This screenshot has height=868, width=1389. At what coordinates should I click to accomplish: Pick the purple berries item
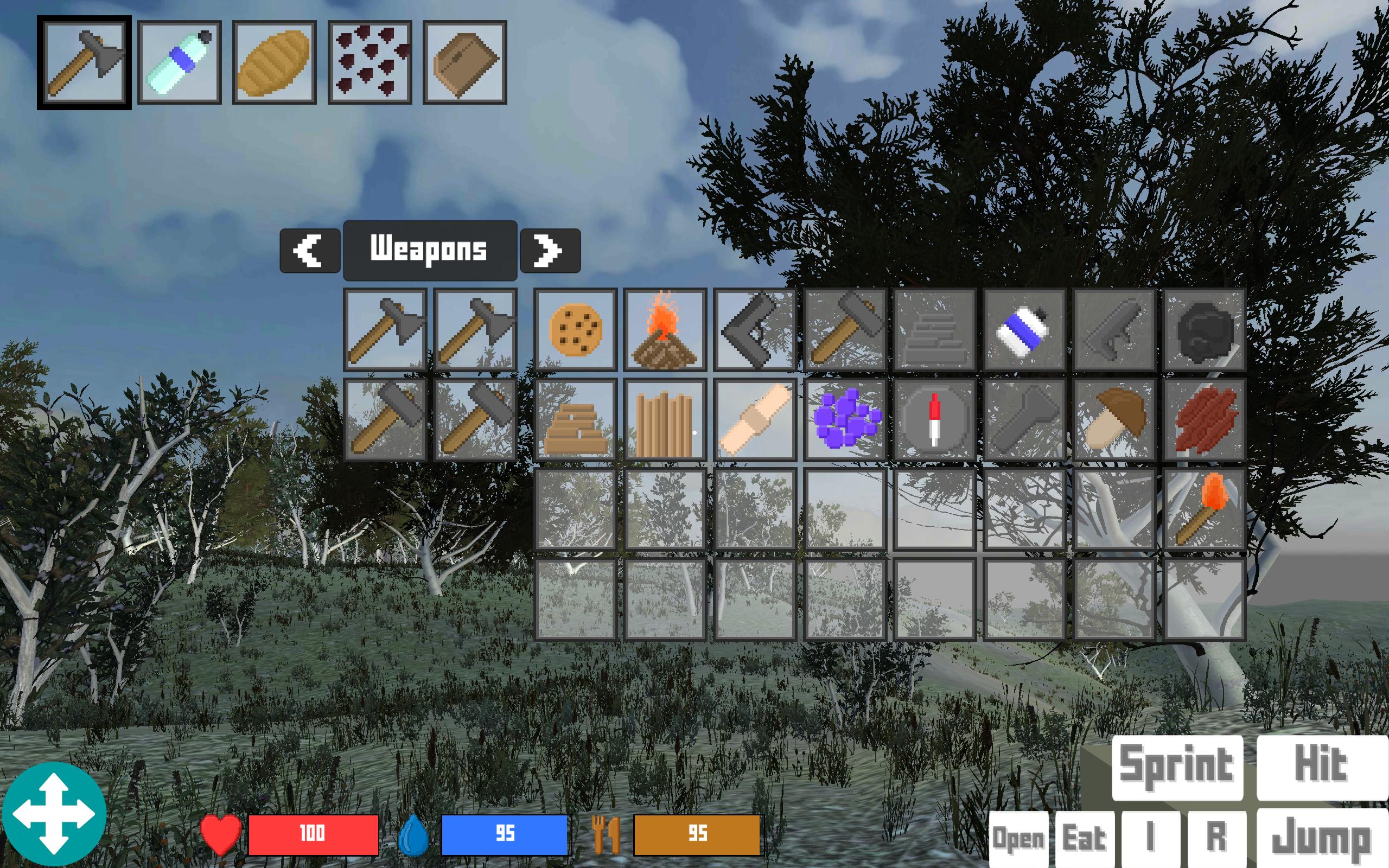coord(844,419)
